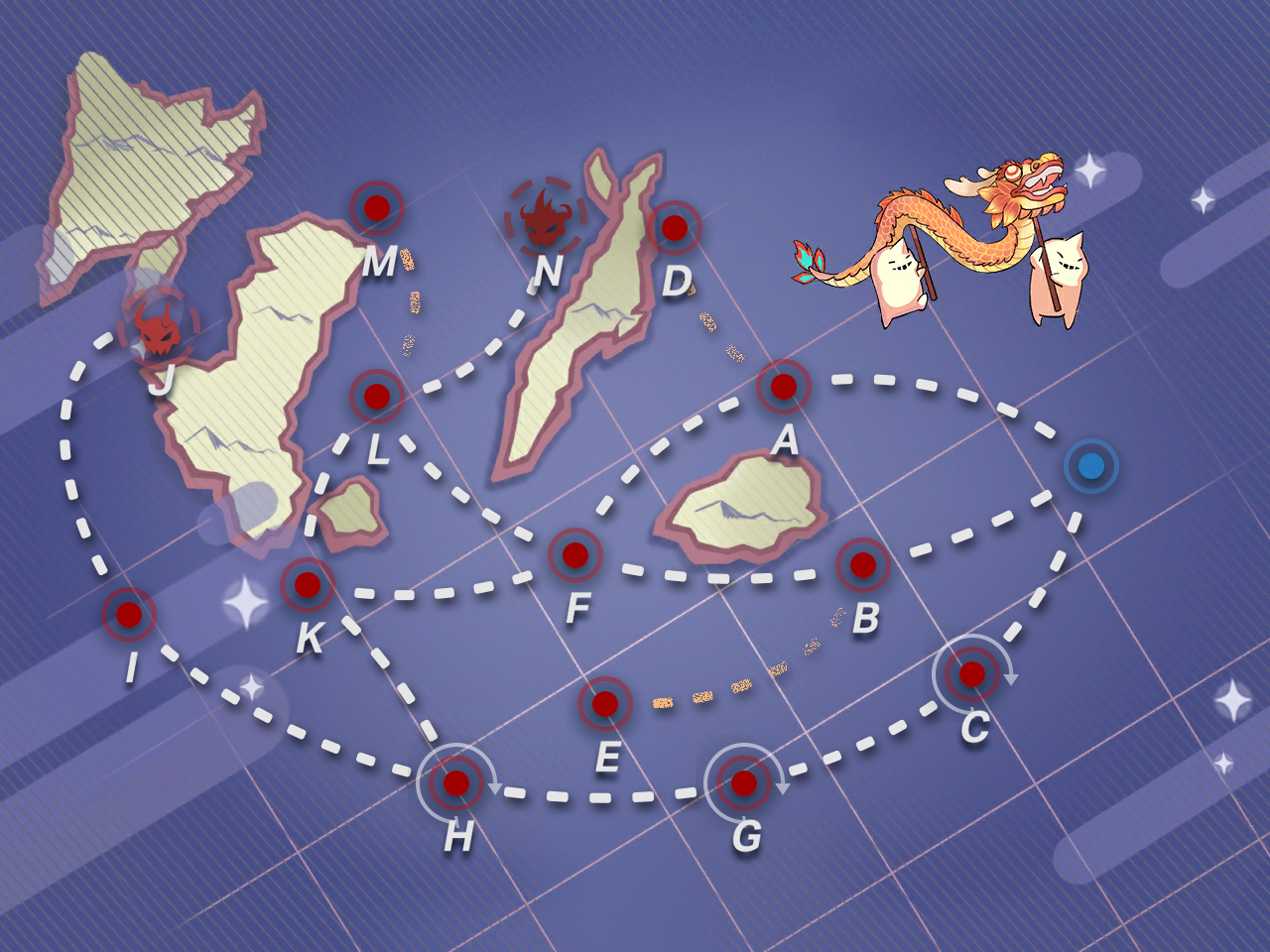
Task: Select the blue starting point node
Action: coord(1091,466)
